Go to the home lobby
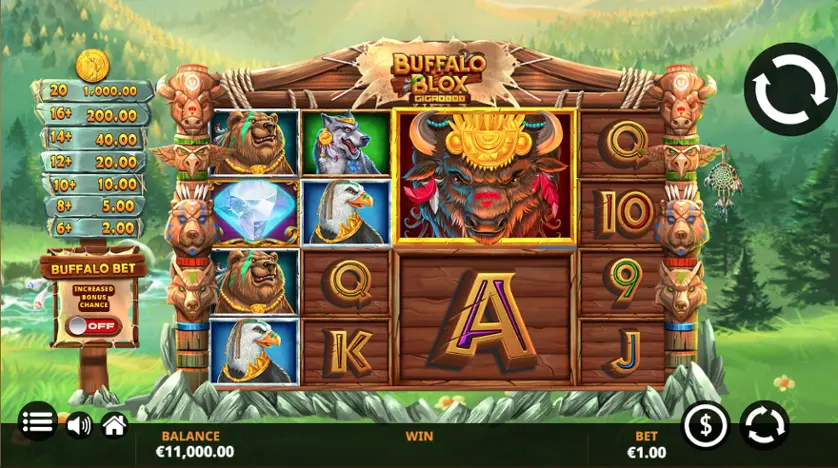 point(114,424)
